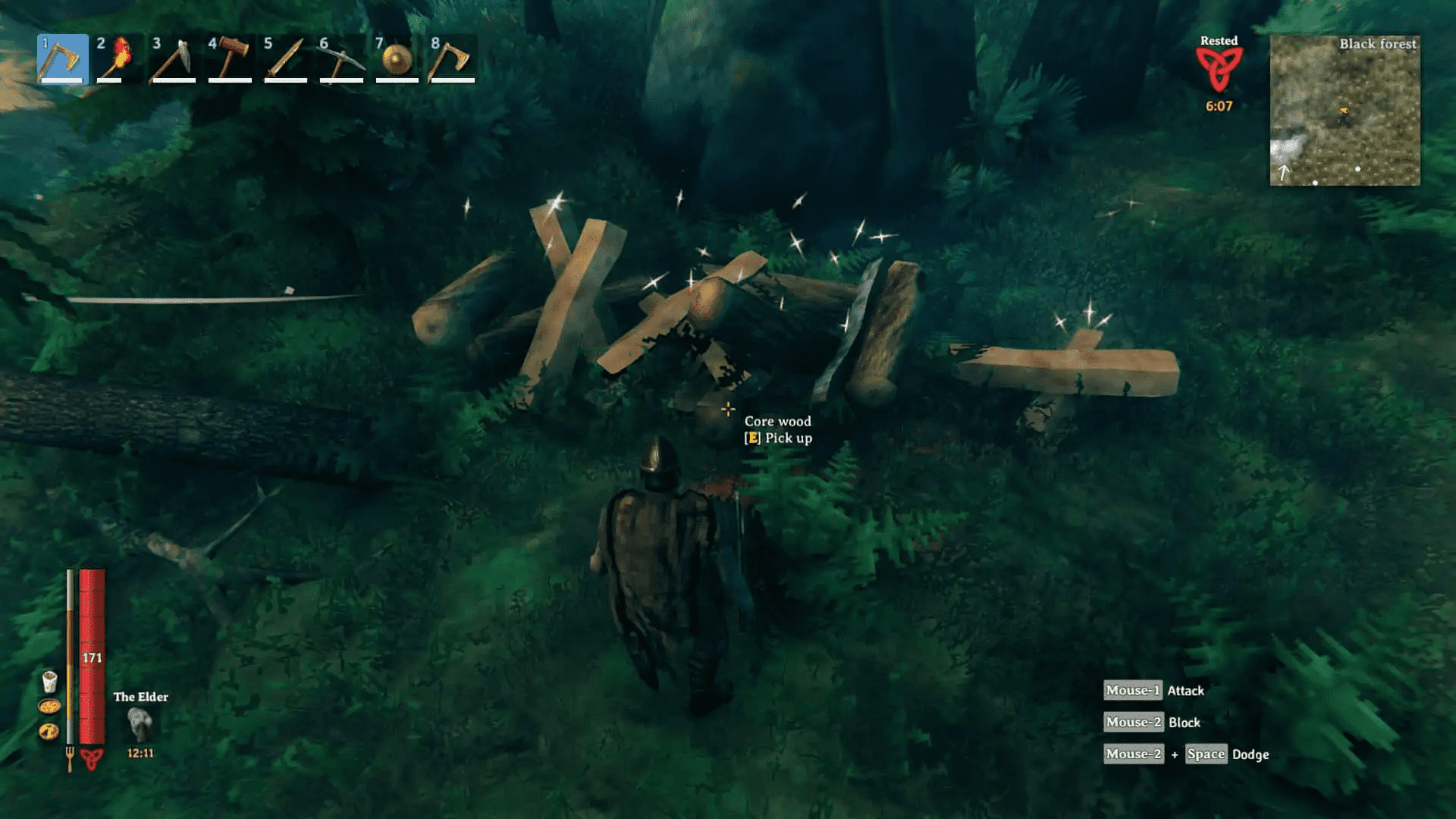Click the 12:11 Elder timer text
The image size is (1456, 819).
pyautogui.click(x=141, y=753)
